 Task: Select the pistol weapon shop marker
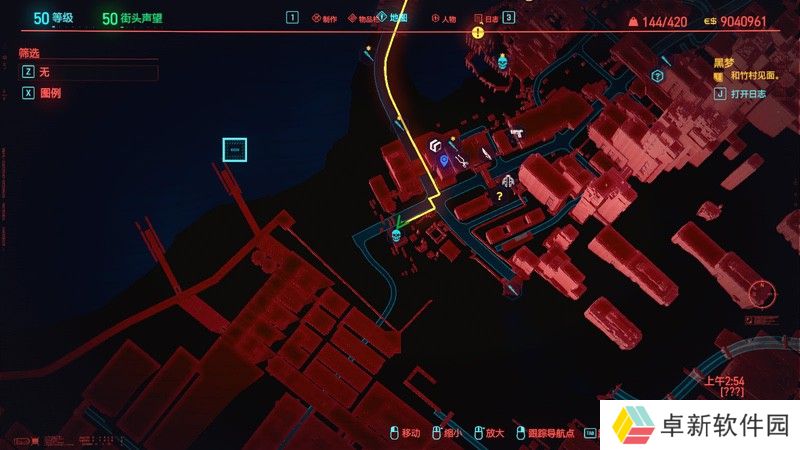[x=516, y=132]
